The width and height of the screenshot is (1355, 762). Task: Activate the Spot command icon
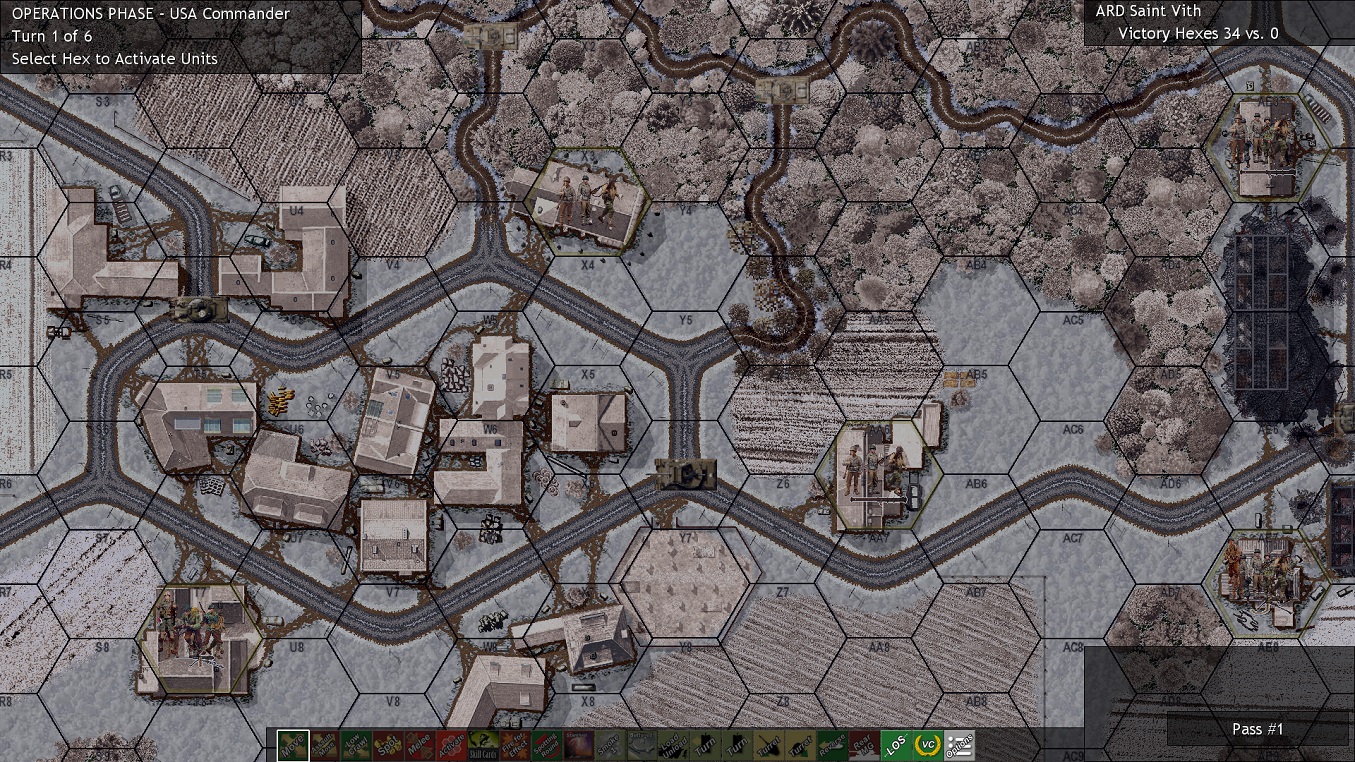point(388,744)
